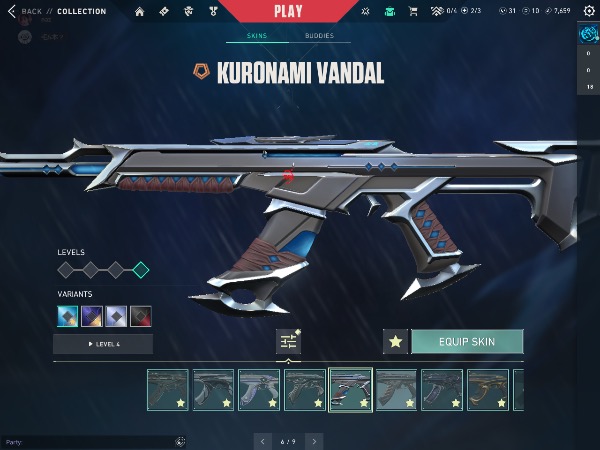600x450 pixels.
Task: Play the Level 4 preview video
Action: 103,344
